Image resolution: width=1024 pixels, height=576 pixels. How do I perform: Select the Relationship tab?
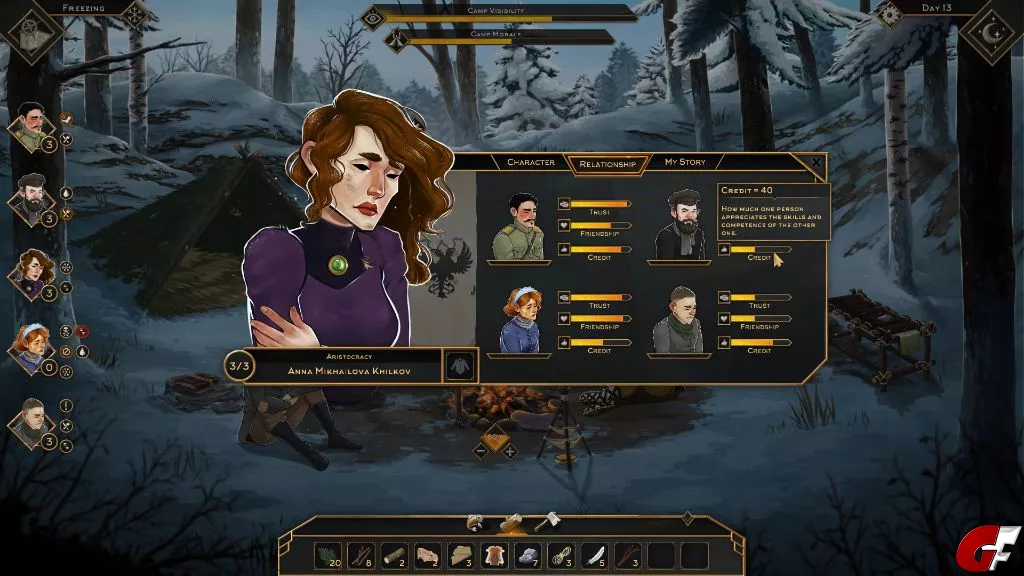[607, 164]
